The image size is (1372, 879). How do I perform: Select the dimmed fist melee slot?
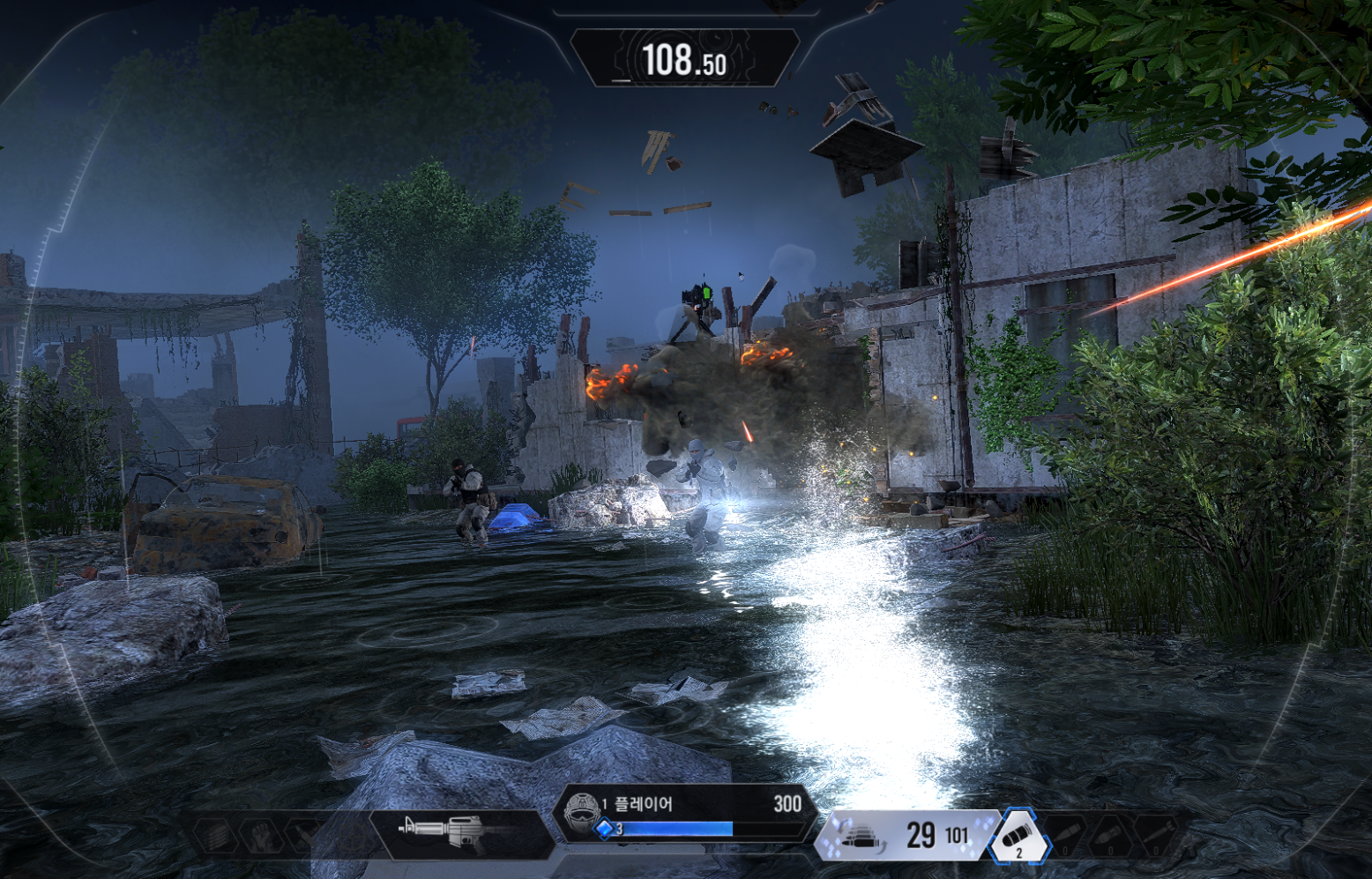point(261,834)
